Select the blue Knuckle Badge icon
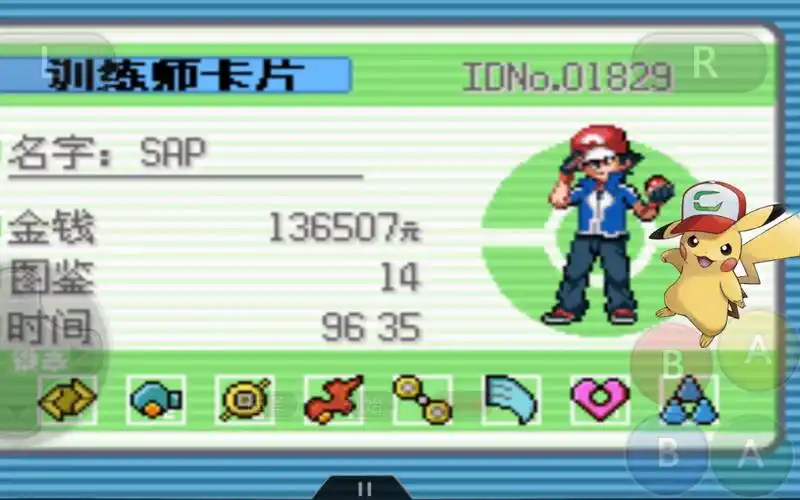Viewport: 800px width, 500px height. pos(156,400)
